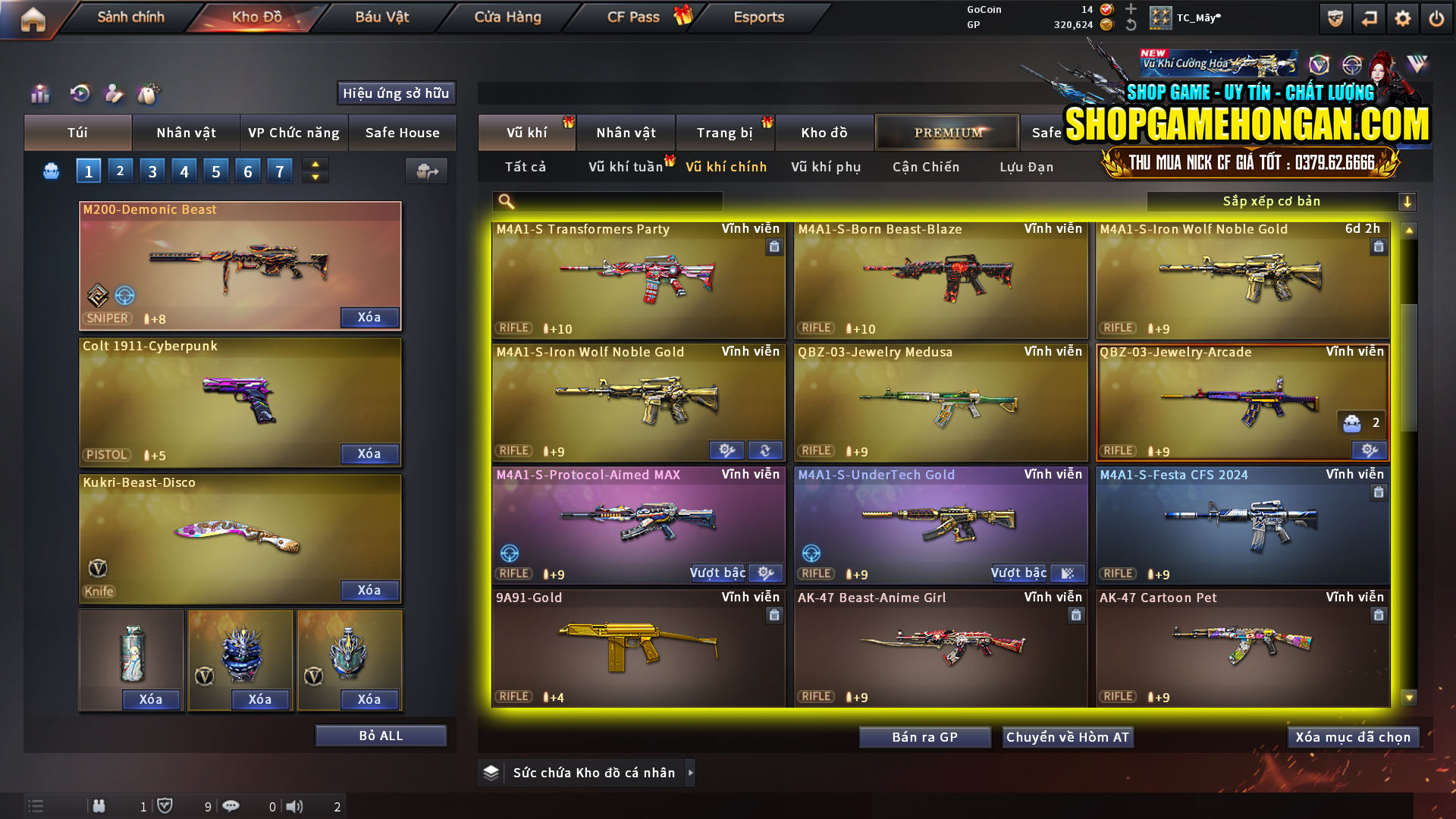The height and width of the screenshot is (819, 1456).
Task: Select inventory page 3
Action: pos(152,170)
